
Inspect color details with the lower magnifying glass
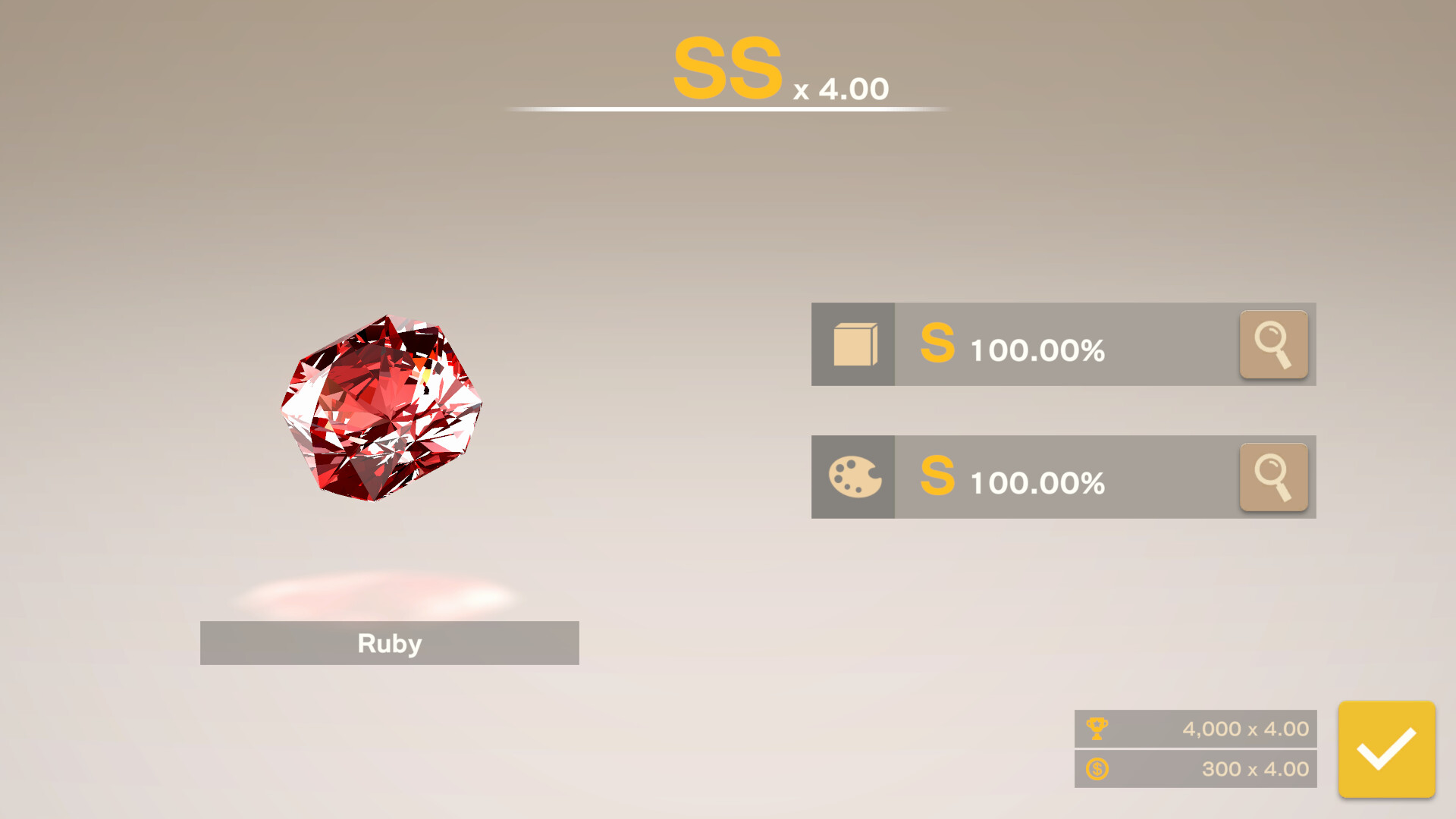1273,477
